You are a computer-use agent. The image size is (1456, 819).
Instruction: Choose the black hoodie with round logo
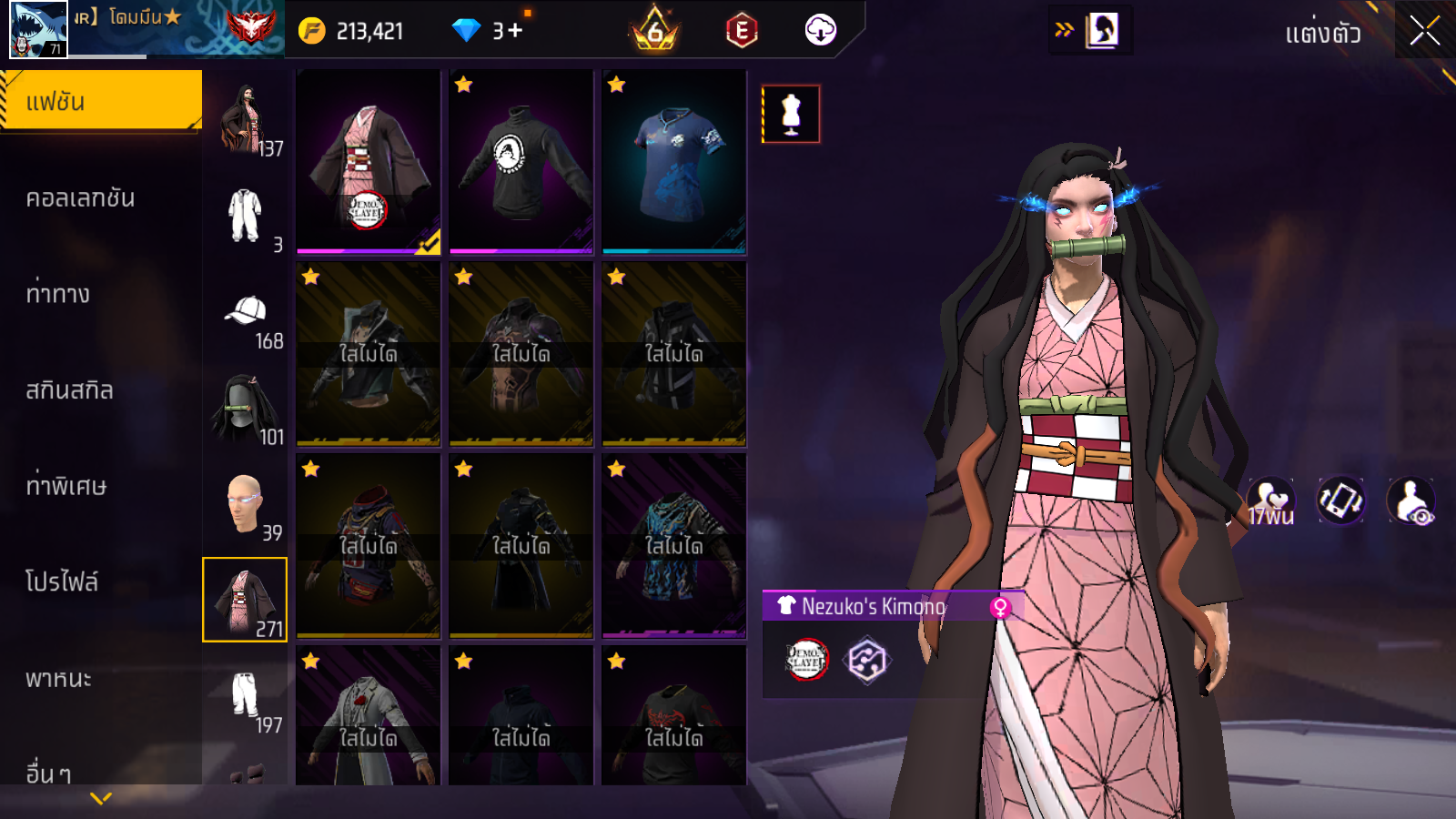(x=521, y=162)
